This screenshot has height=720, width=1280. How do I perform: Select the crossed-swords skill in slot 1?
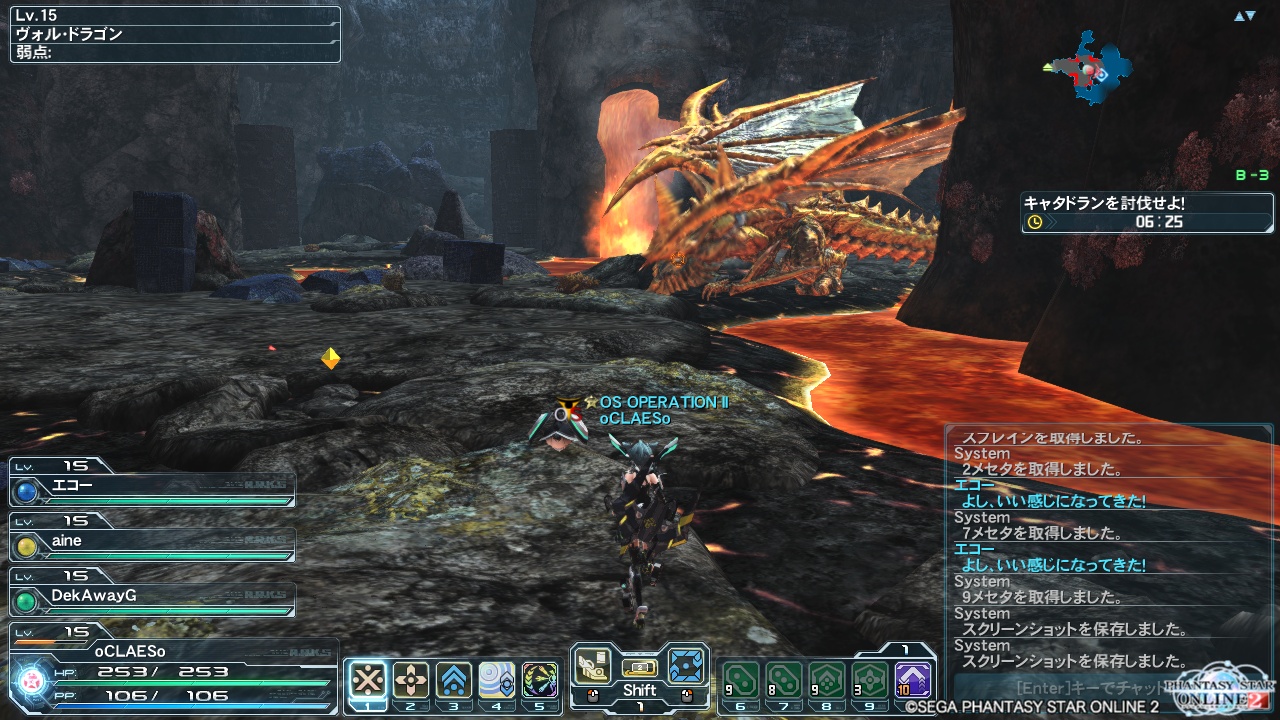(368, 680)
